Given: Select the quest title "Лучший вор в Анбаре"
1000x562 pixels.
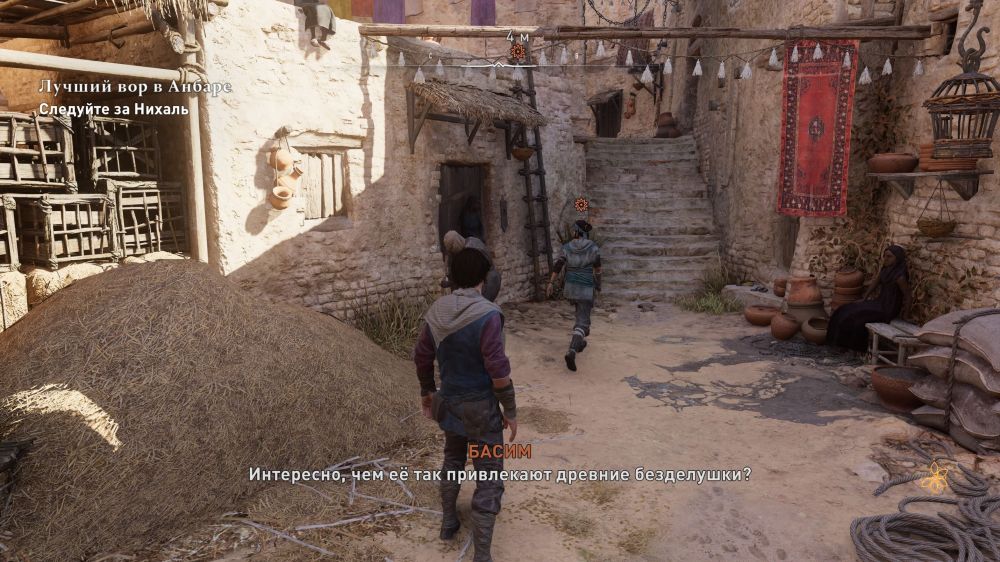Looking at the screenshot, I should (135, 87).
